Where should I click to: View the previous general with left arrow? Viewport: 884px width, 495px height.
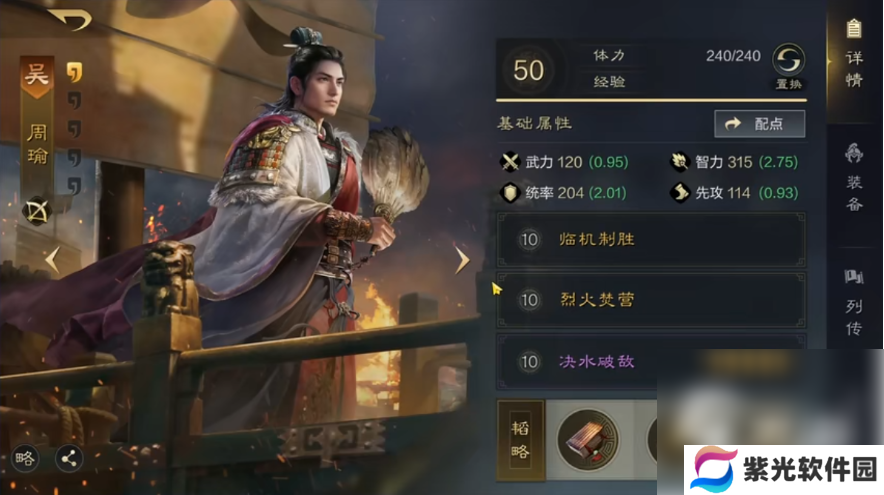52,260
